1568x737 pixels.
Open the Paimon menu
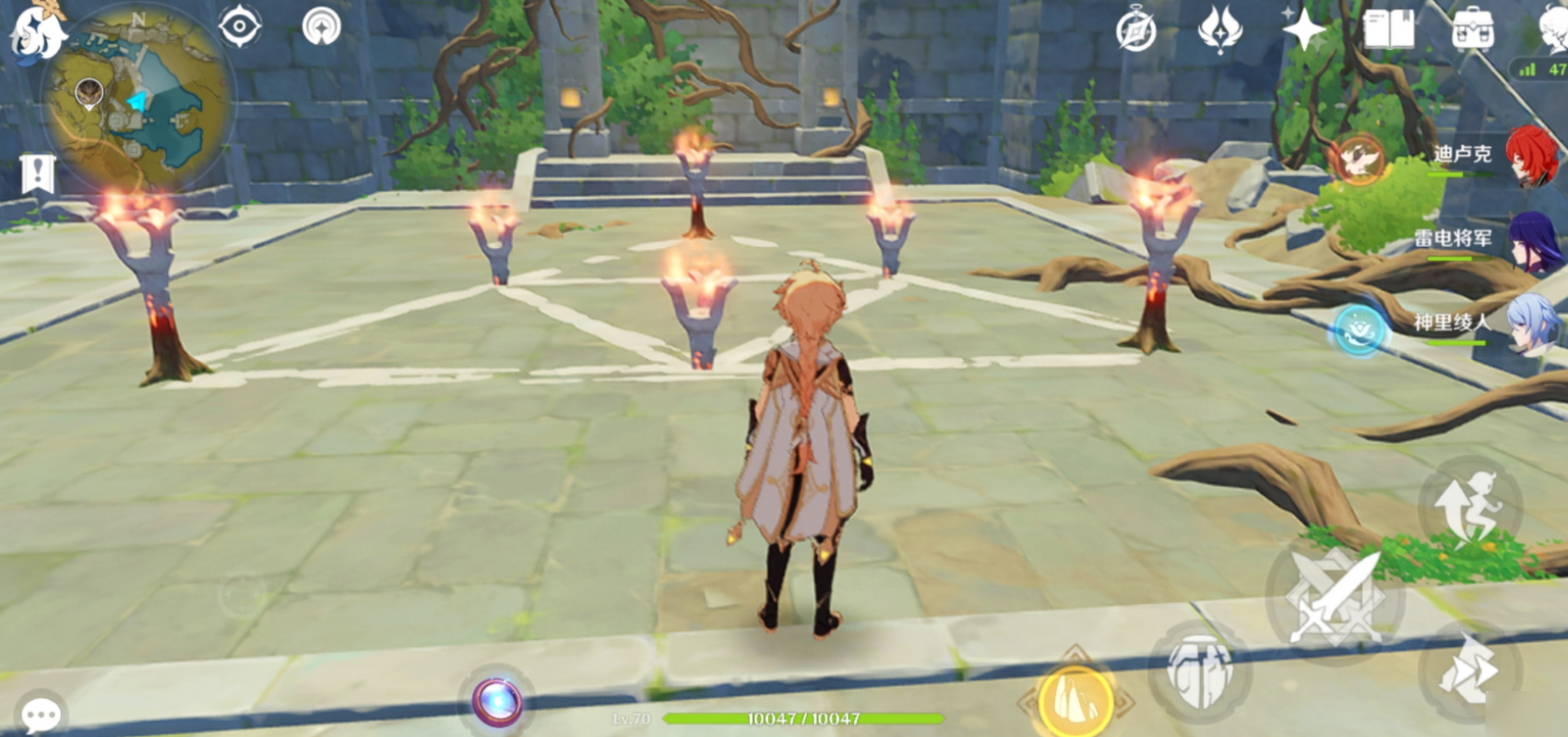37,32
